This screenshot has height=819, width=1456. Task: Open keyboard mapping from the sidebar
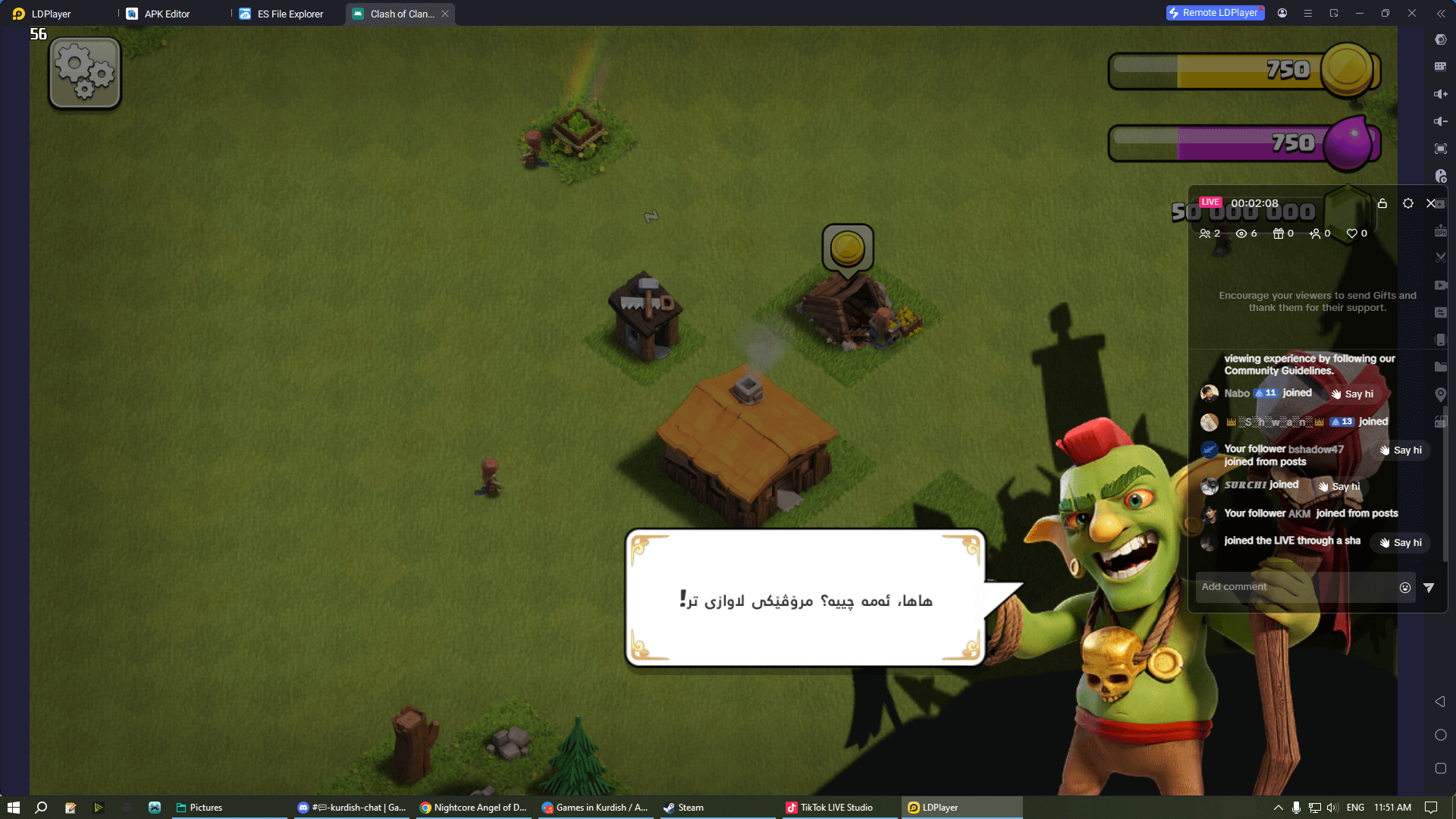coord(1440,67)
